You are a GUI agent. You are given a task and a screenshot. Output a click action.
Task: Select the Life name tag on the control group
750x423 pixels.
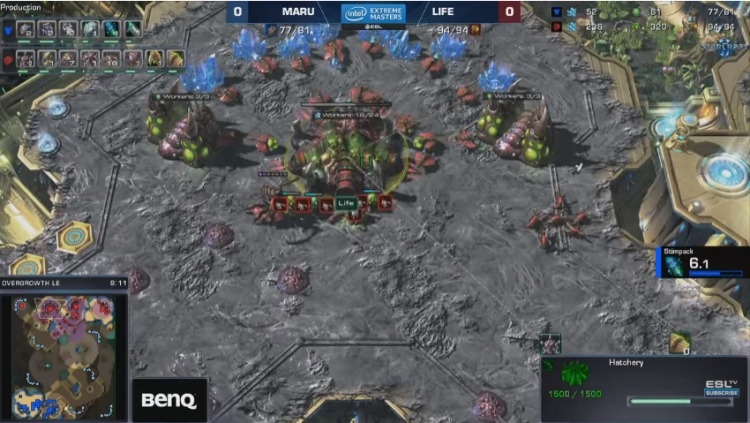[x=346, y=204]
